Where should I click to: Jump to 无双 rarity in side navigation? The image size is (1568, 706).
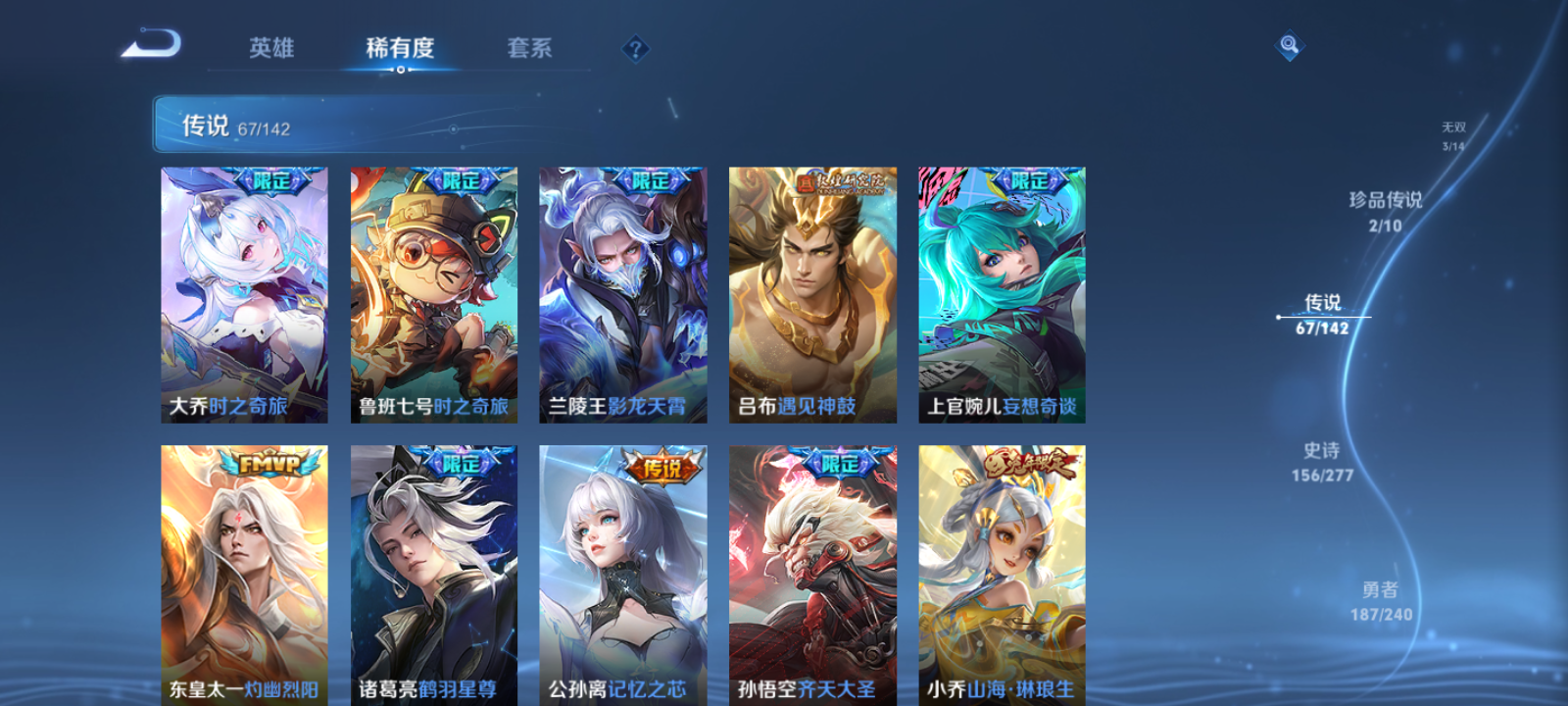1454,132
